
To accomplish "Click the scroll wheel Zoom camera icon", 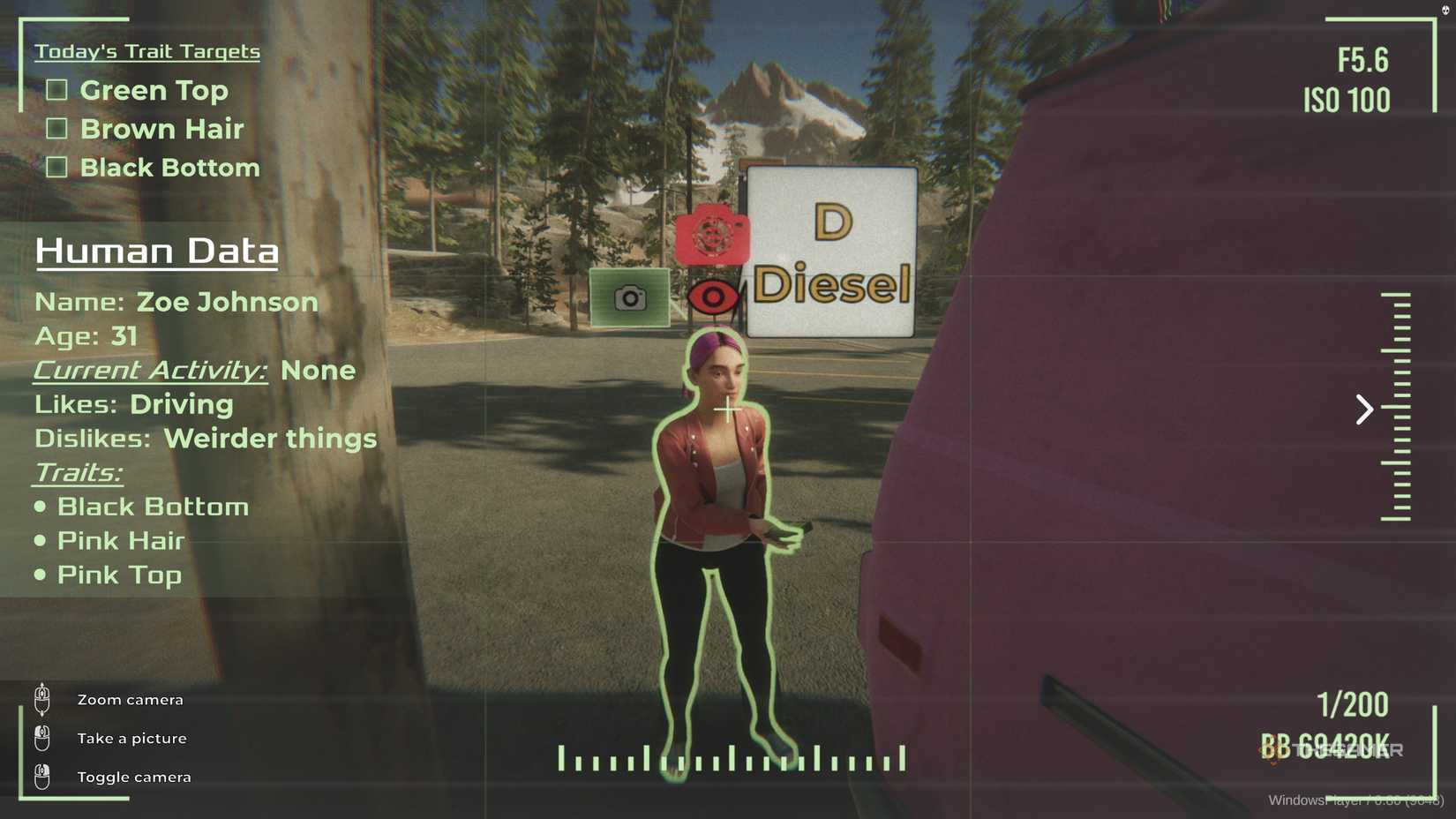I will (x=40, y=699).
